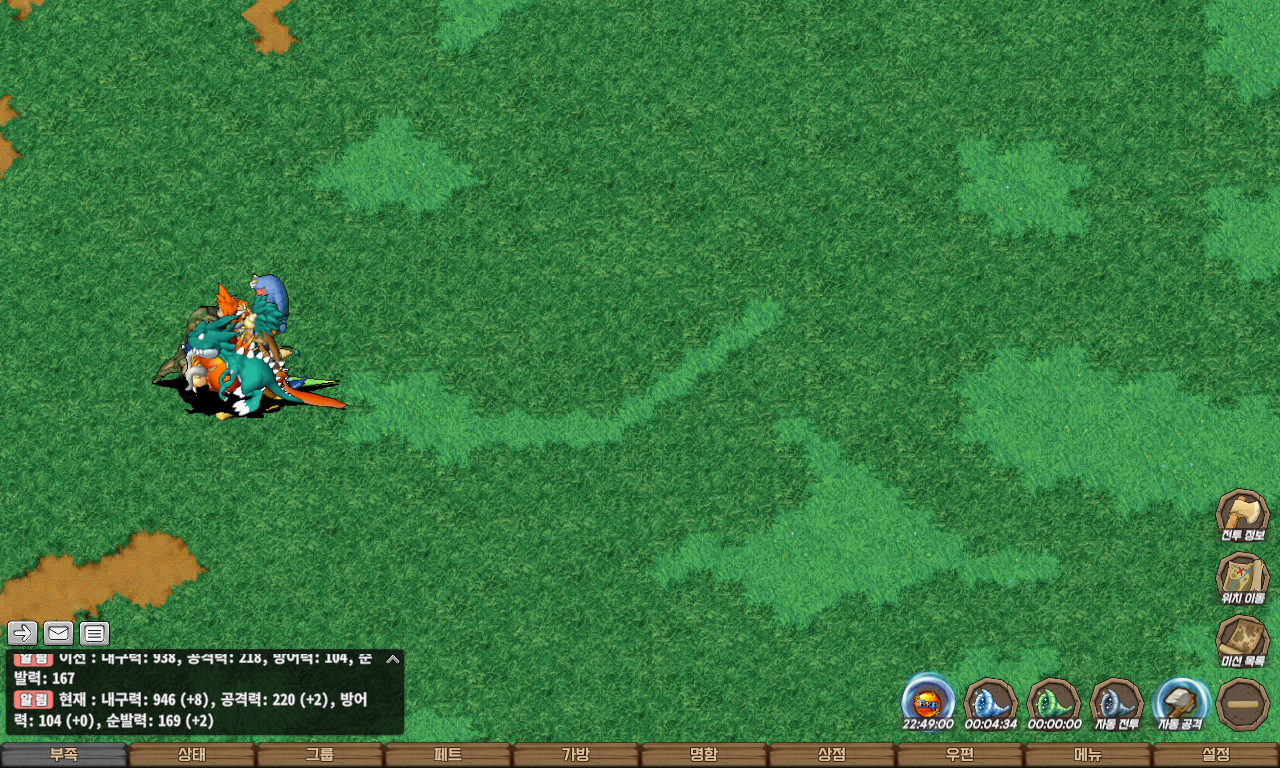The width and height of the screenshot is (1280, 768).
Task: Open the 상태 (Status) menu
Action: [x=192, y=755]
